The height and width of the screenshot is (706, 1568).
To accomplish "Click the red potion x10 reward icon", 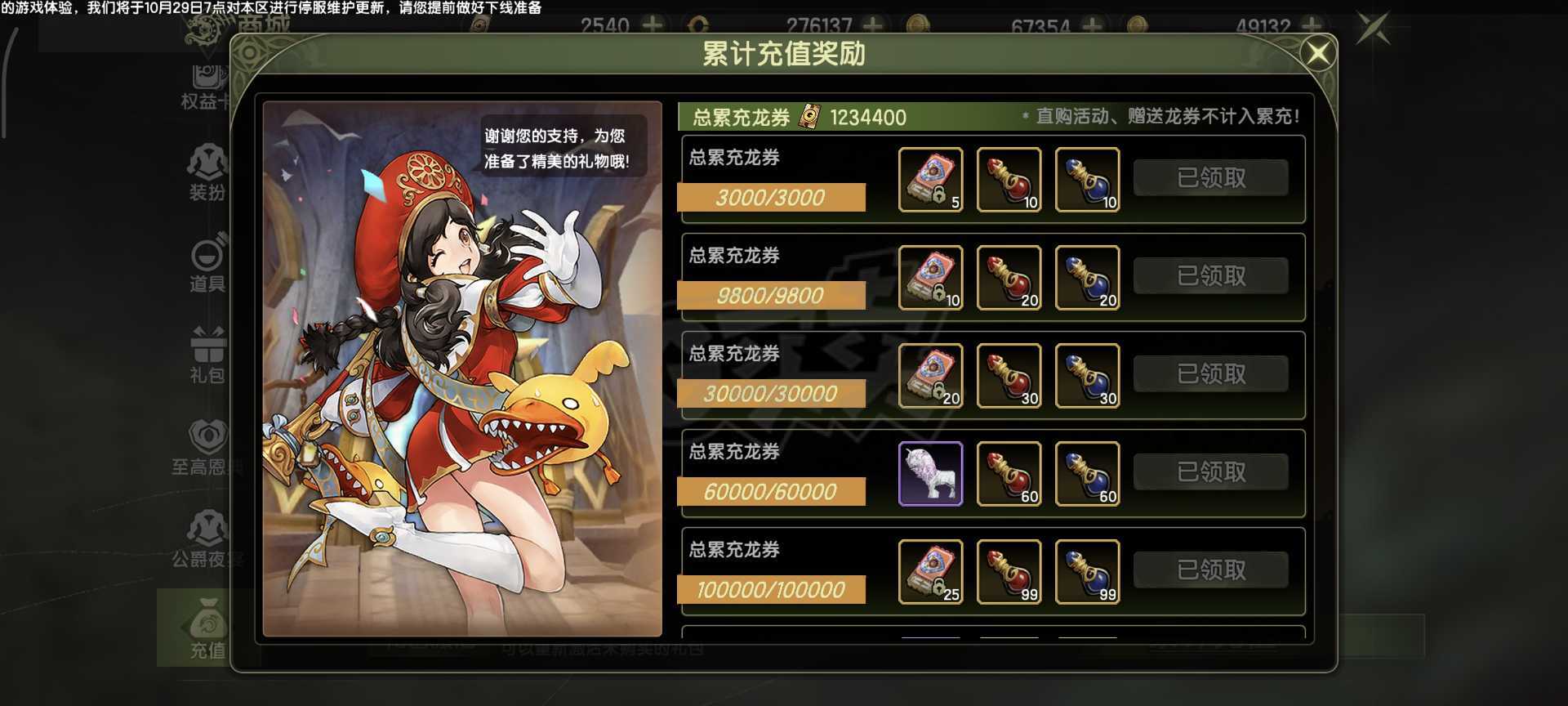I will point(1009,180).
